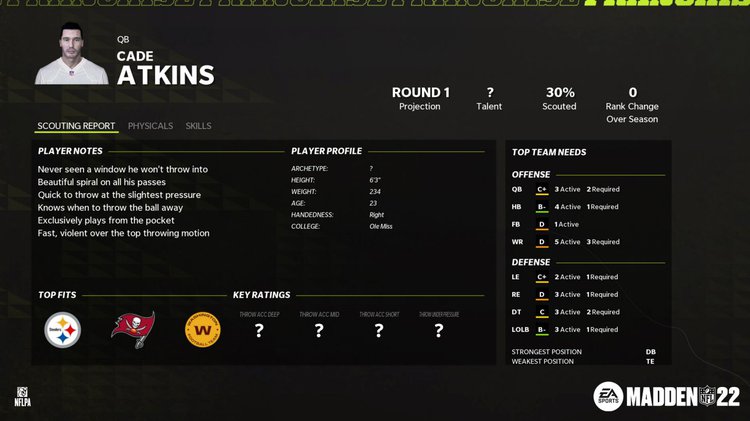Click the Washington Football Team logo

click(203, 330)
